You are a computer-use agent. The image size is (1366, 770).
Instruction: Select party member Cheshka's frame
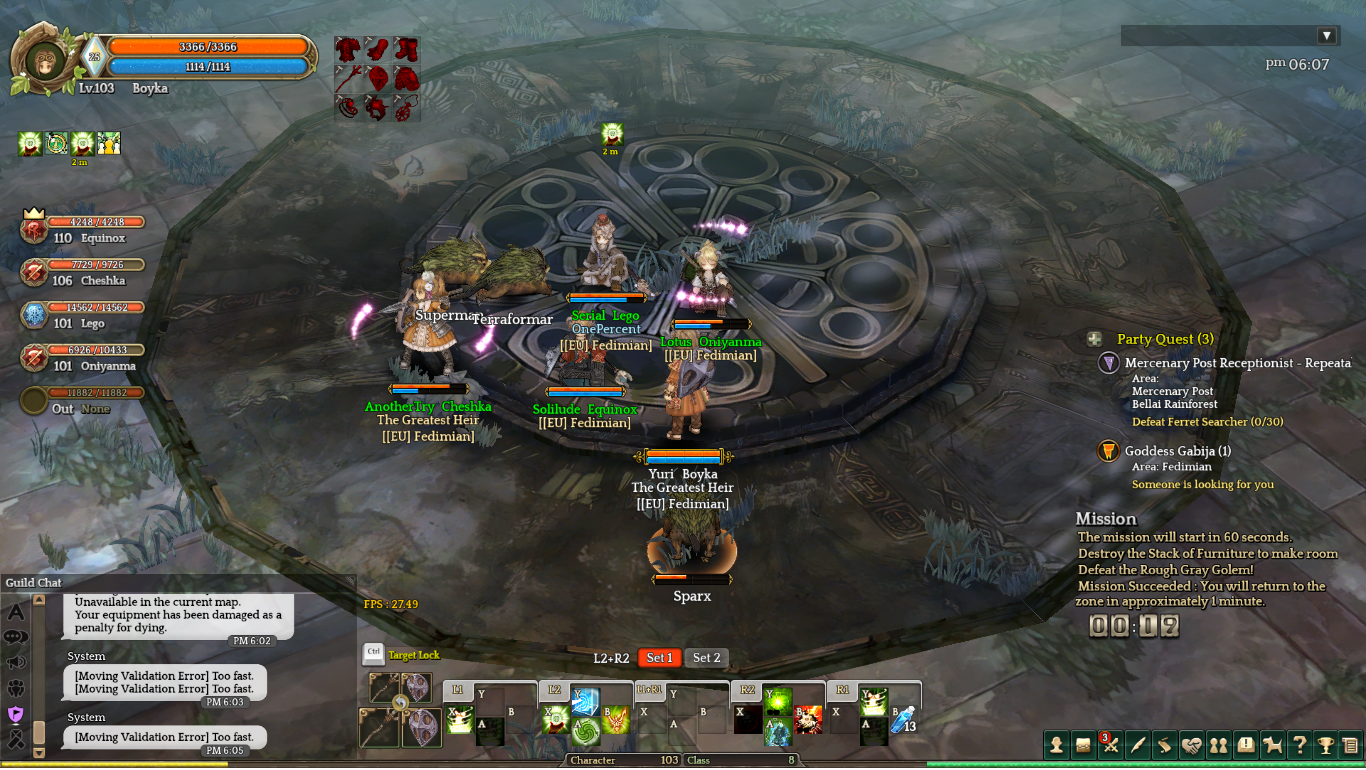tap(80, 272)
